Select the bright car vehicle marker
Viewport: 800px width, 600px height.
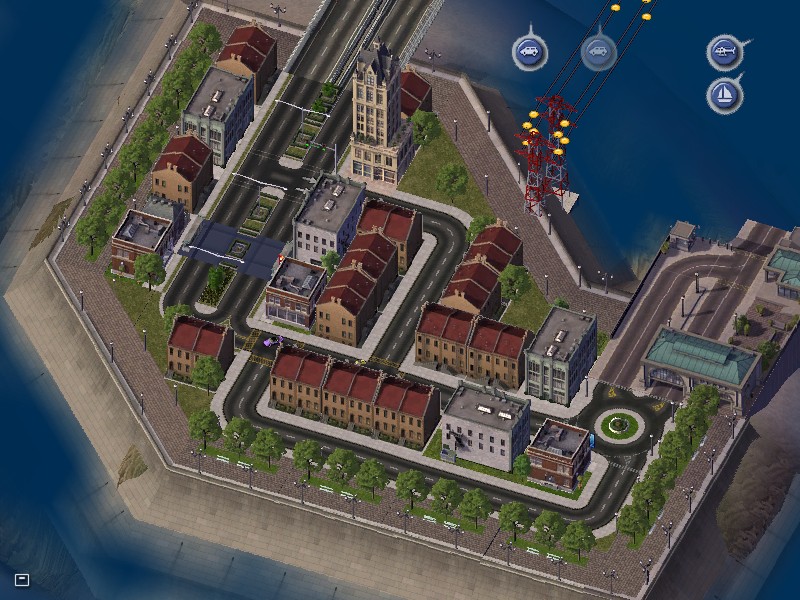click(530, 51)
